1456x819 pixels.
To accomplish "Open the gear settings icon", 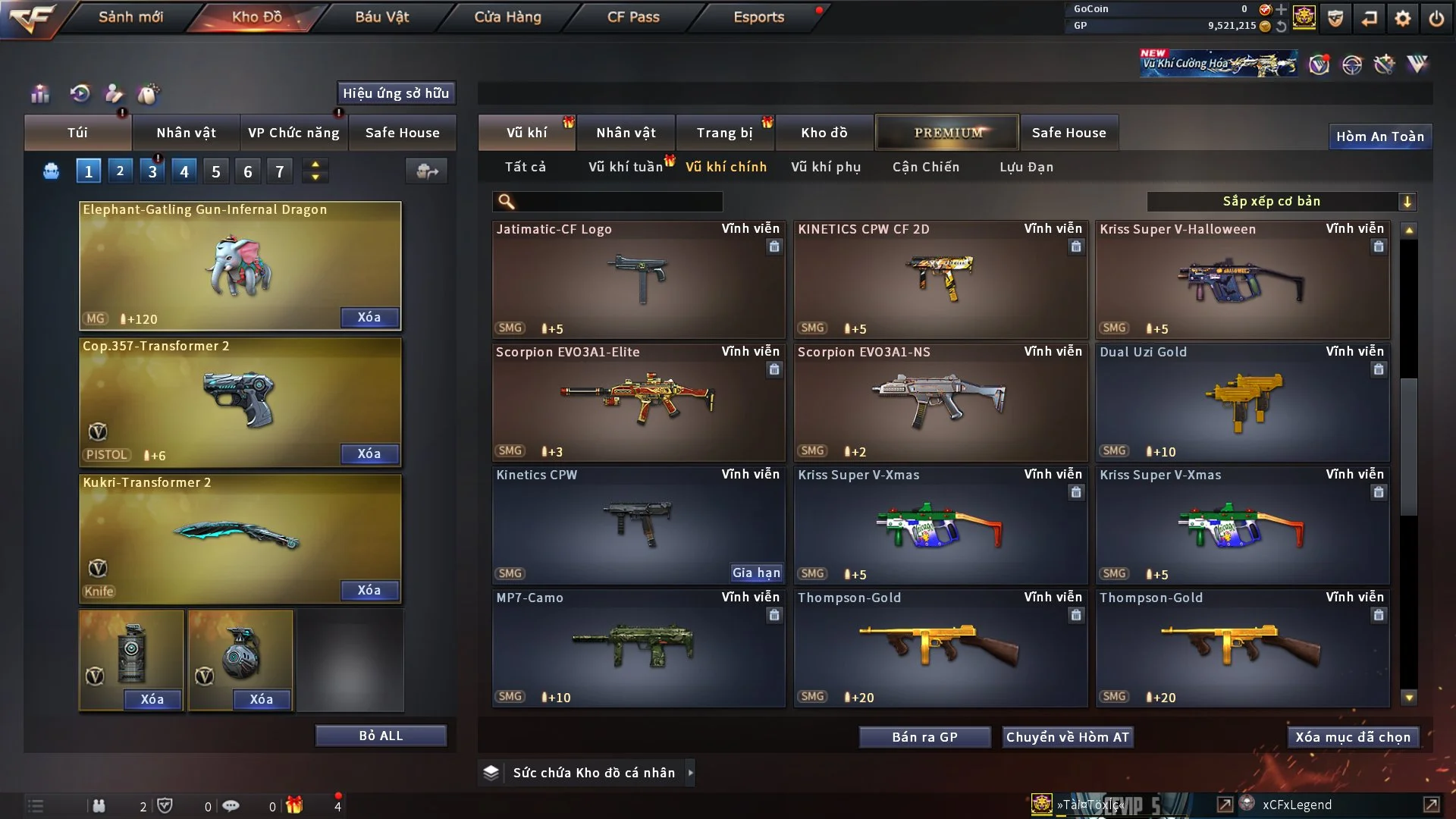I will pyautogui.click(x=1403, y=18).
